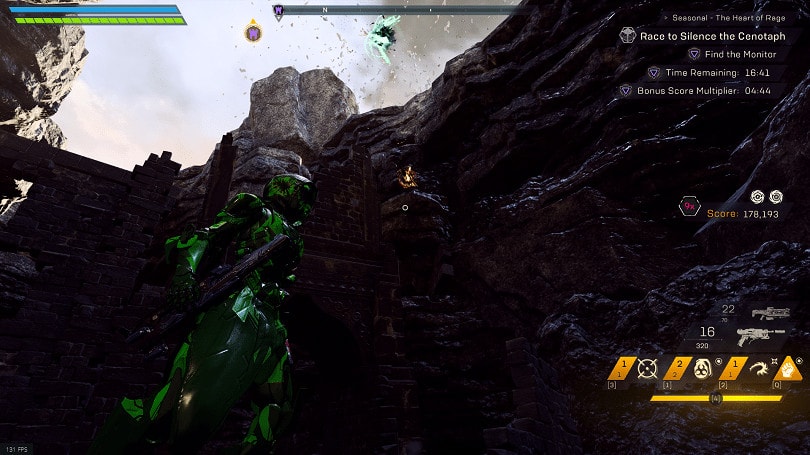The width and height of the screenshot is (810, 455).
Task: Click the red 9x combo badge
Action: click(690, 207)
